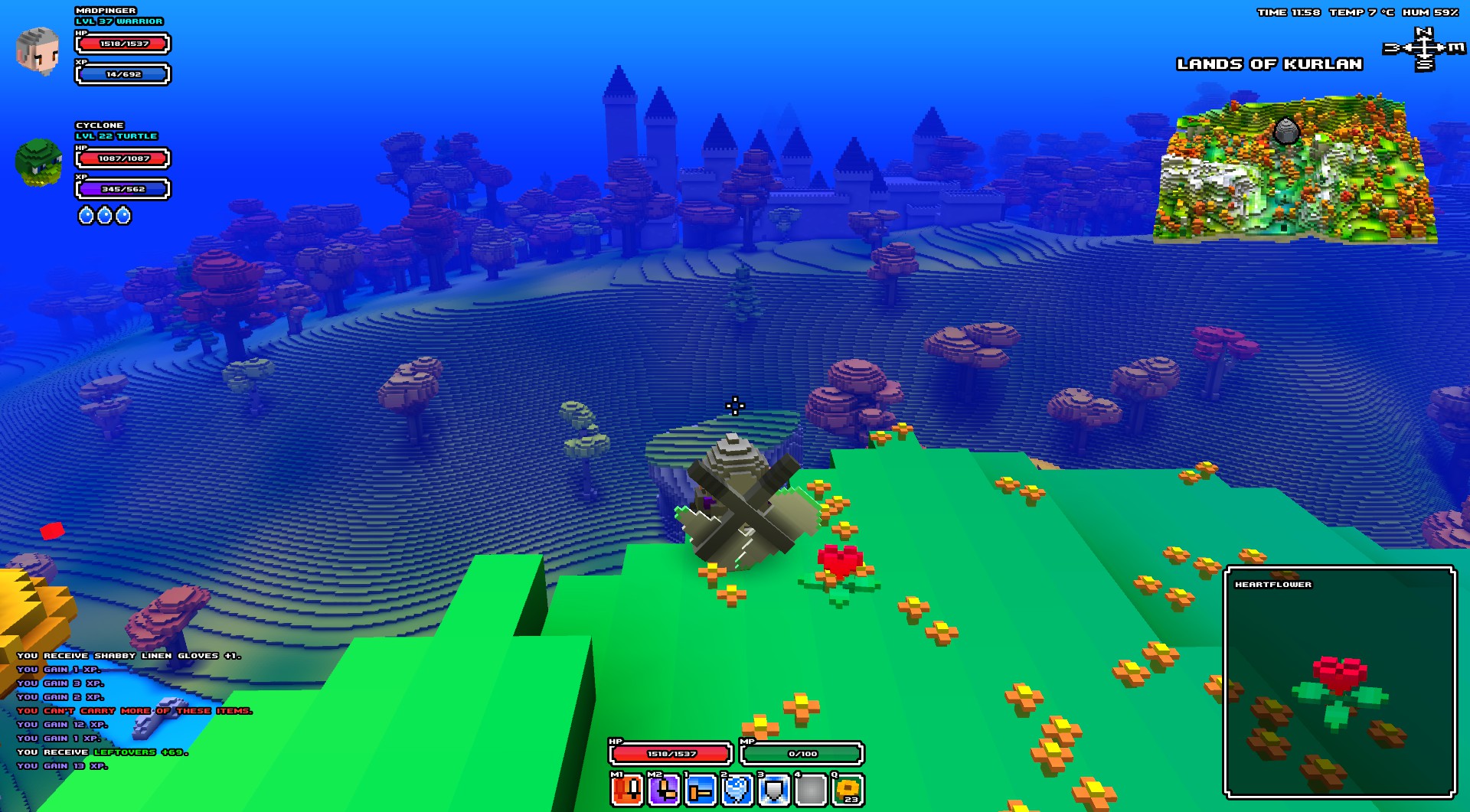1470x812 pixels.
Task: Click the compass above the minimap
Action: point(1423,48)
